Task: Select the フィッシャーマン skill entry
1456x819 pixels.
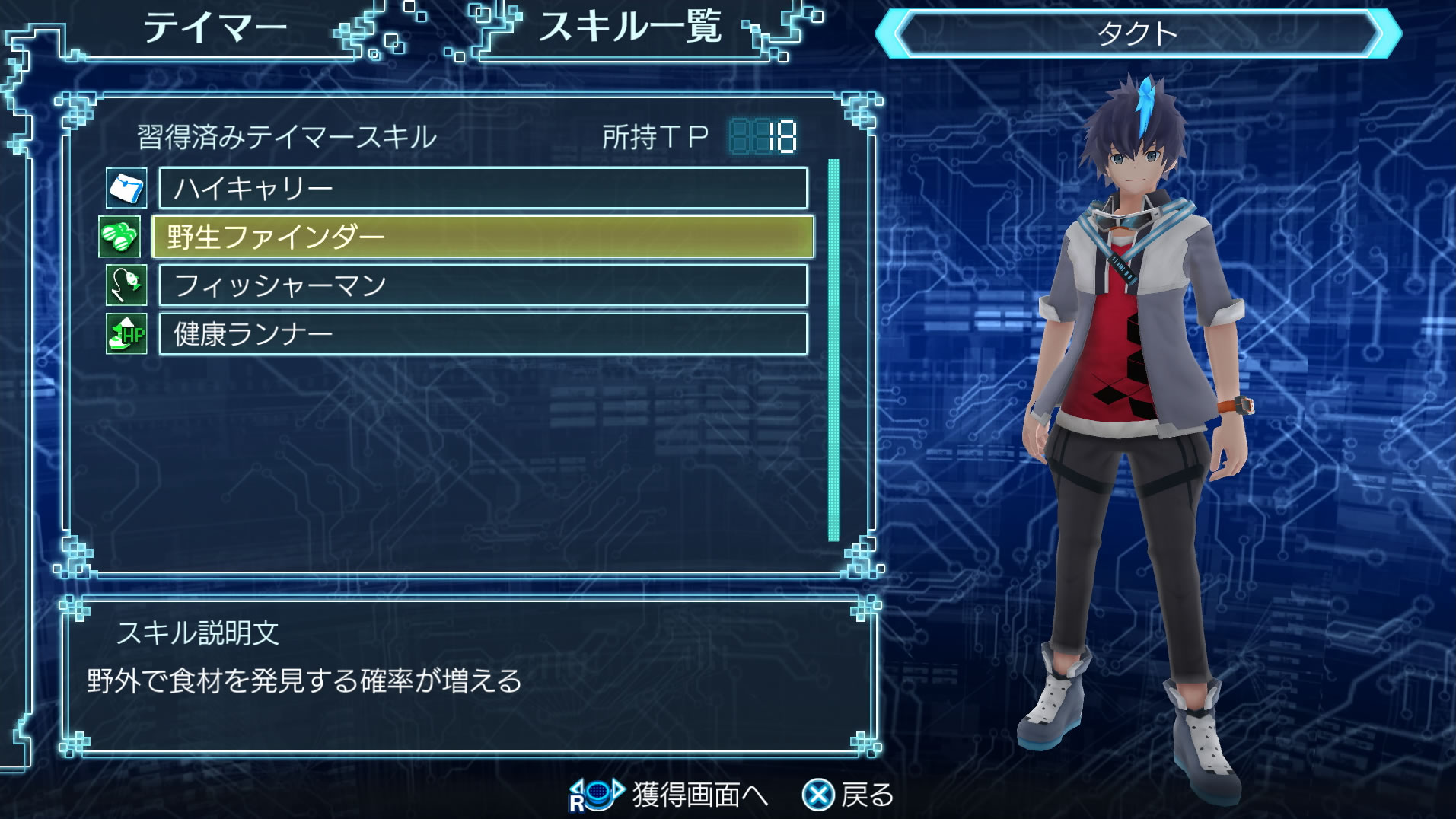Action: pyautogui.click(x=483, y=285)
